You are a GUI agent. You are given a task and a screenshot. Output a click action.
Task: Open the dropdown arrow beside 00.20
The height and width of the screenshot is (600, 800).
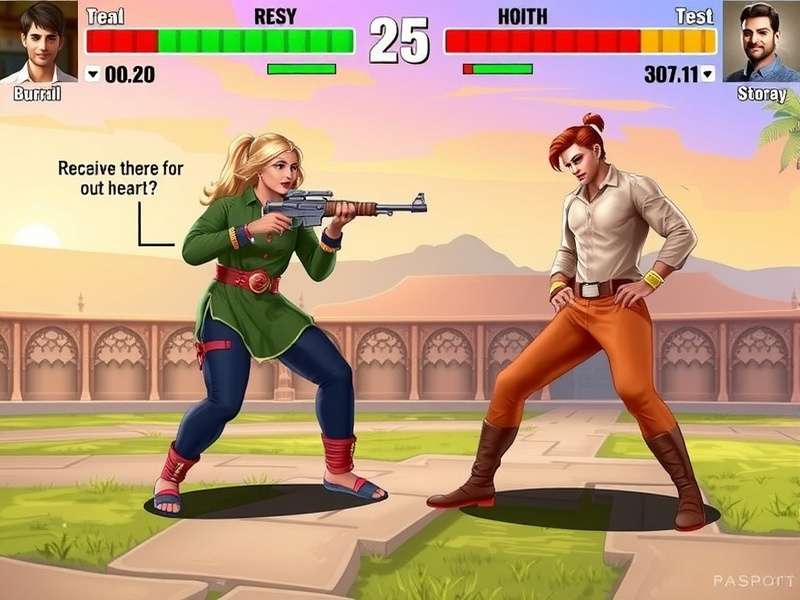point(93,73)
